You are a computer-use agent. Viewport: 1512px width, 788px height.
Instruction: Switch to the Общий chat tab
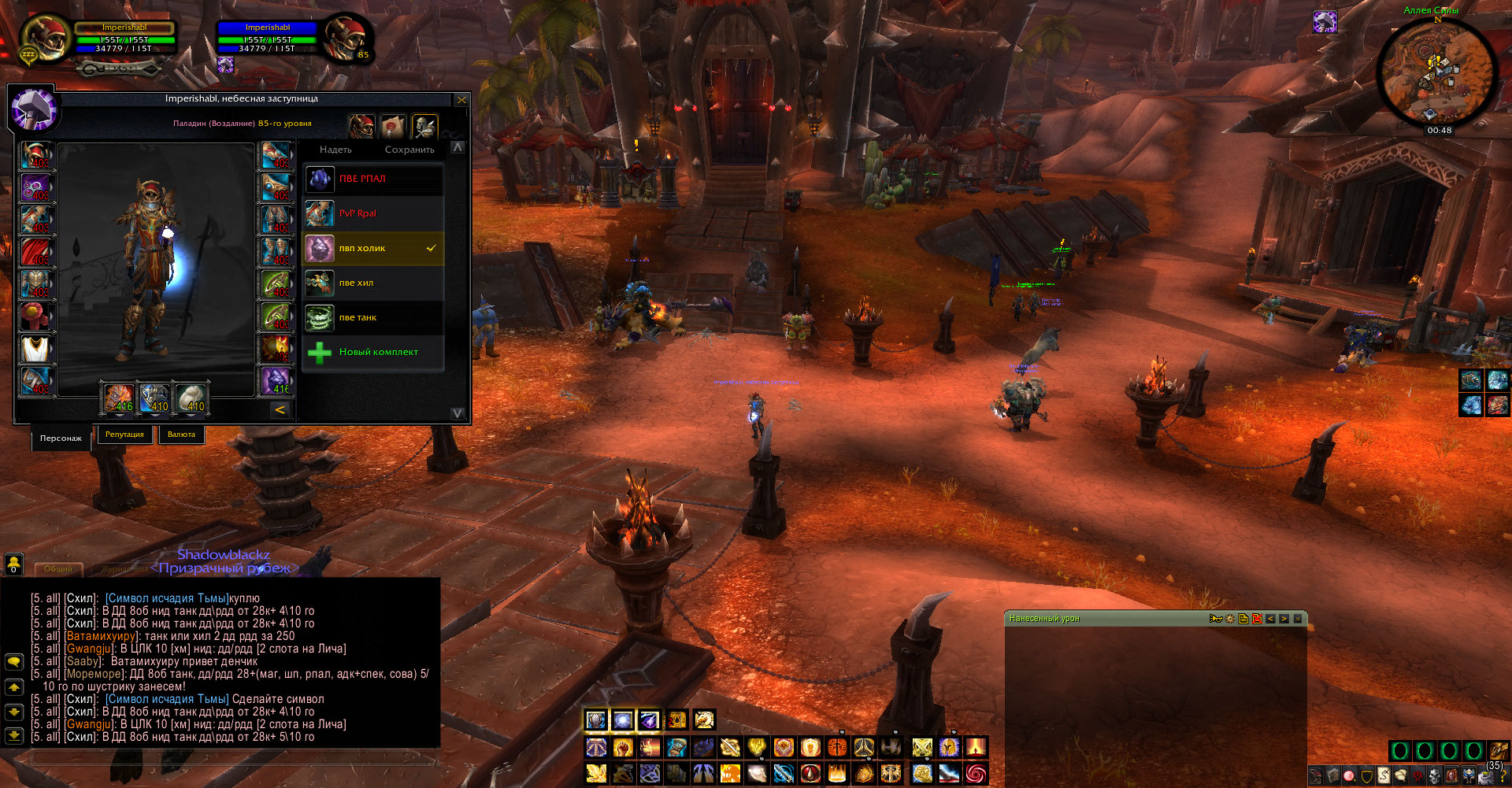57,568
